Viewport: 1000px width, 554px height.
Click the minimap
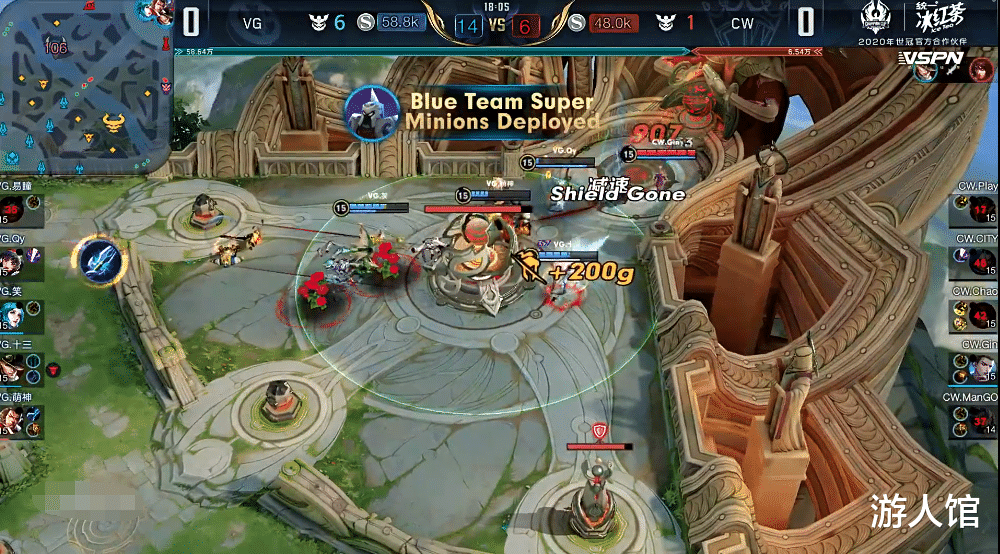tap(85, 85)
